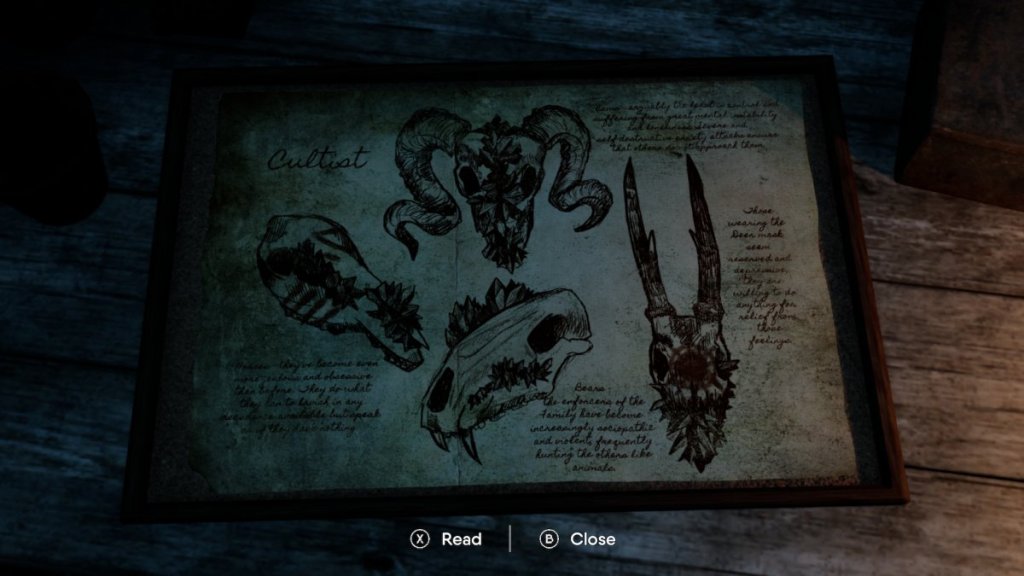The width and height of the screenshot is (1024, 576).
Task: Select the Read option for the note
Action: (x=446, y=539)
